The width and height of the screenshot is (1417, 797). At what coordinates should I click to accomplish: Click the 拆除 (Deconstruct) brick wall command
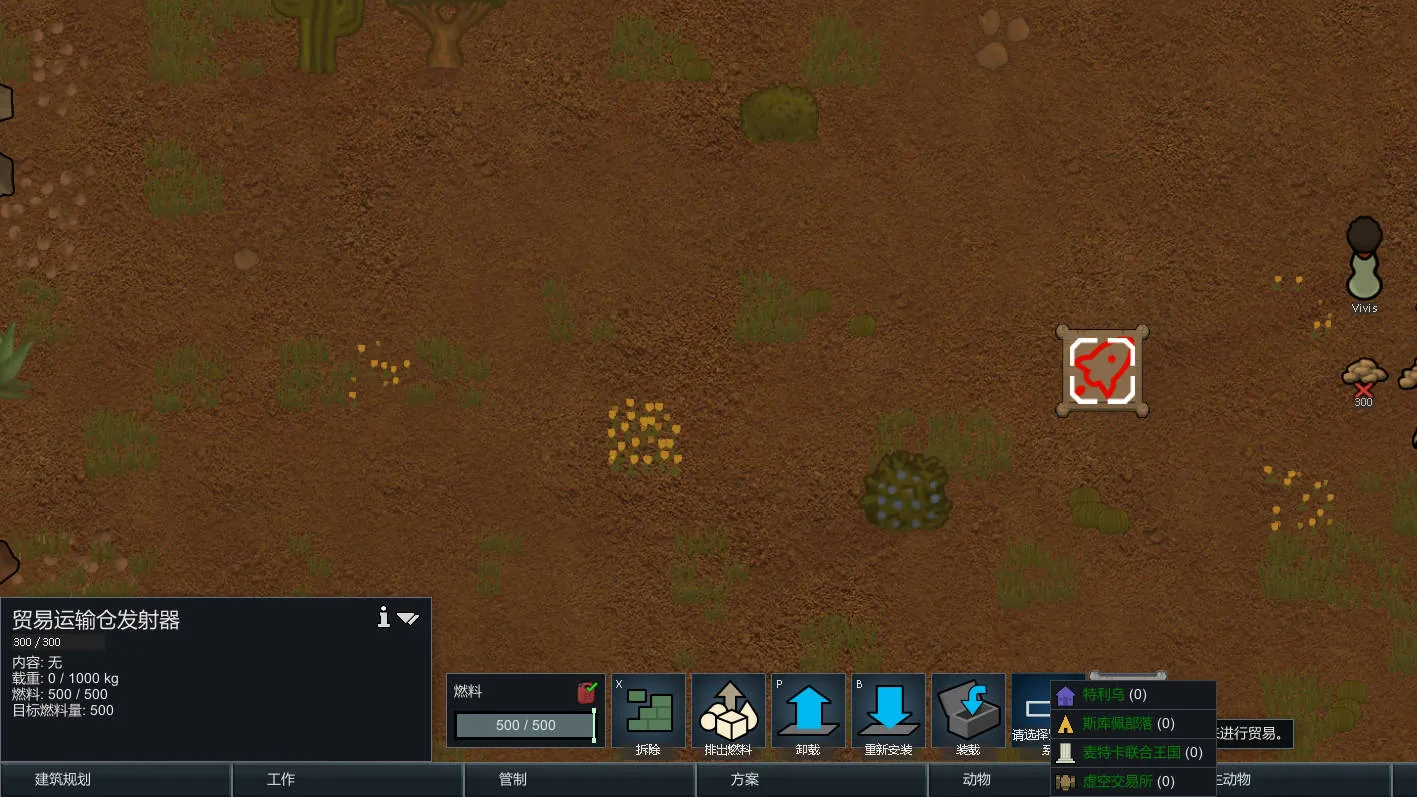pos(648,710)
